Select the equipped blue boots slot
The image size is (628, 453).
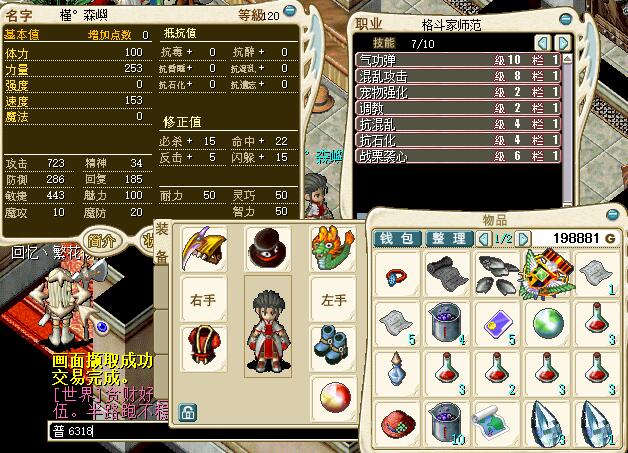331,345
